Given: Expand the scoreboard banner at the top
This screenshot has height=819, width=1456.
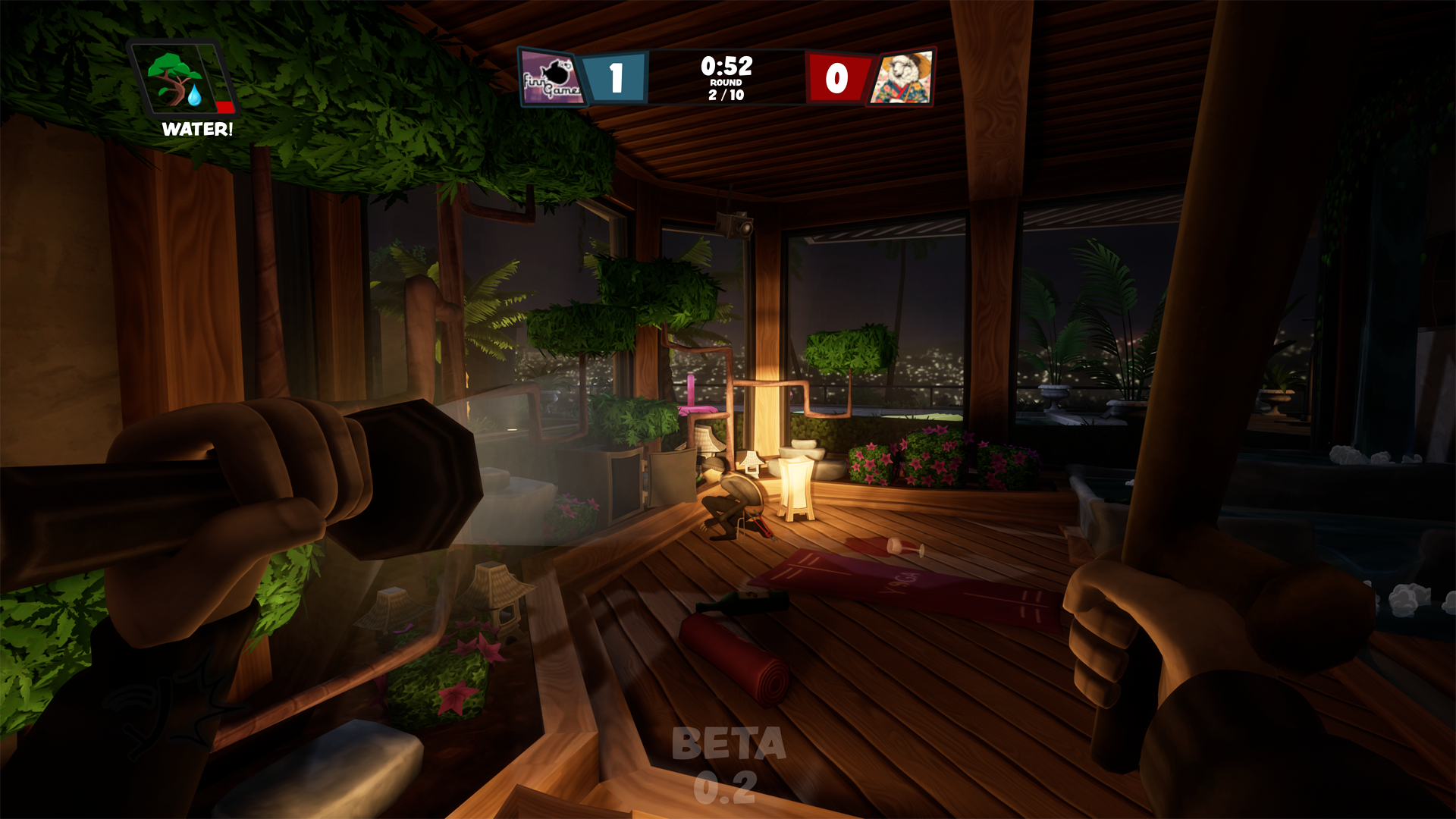Looking at the screenshot, I should coord(725,76).
